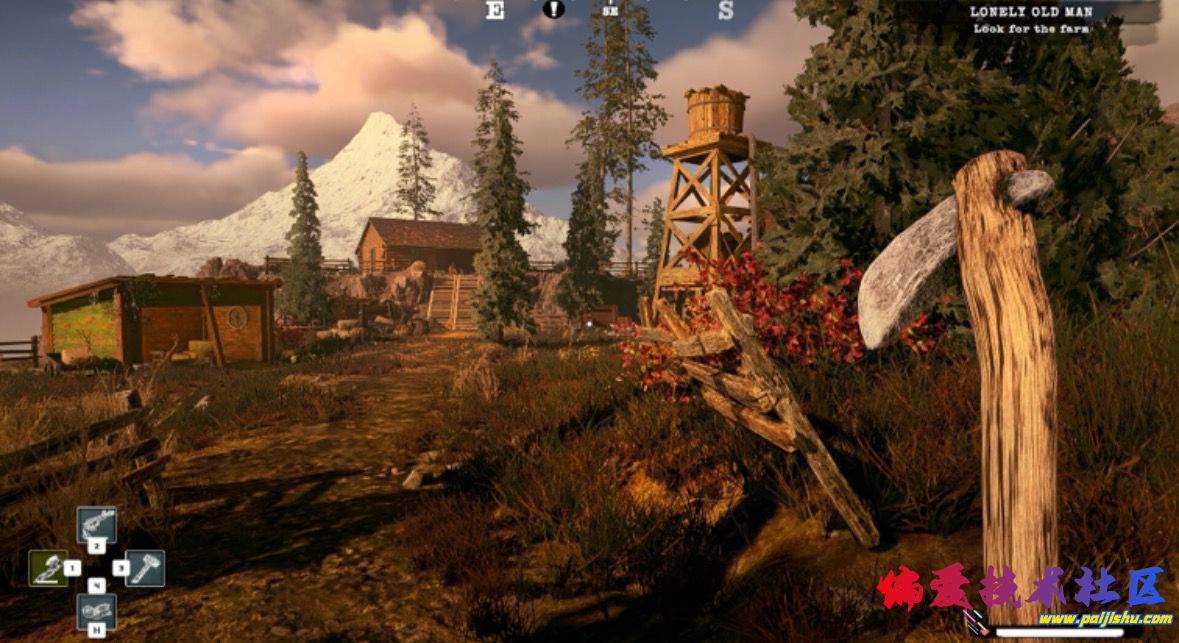The image size is (1179, 643).
Task: Select the hammer tool slot
Action: coord(144,568)
